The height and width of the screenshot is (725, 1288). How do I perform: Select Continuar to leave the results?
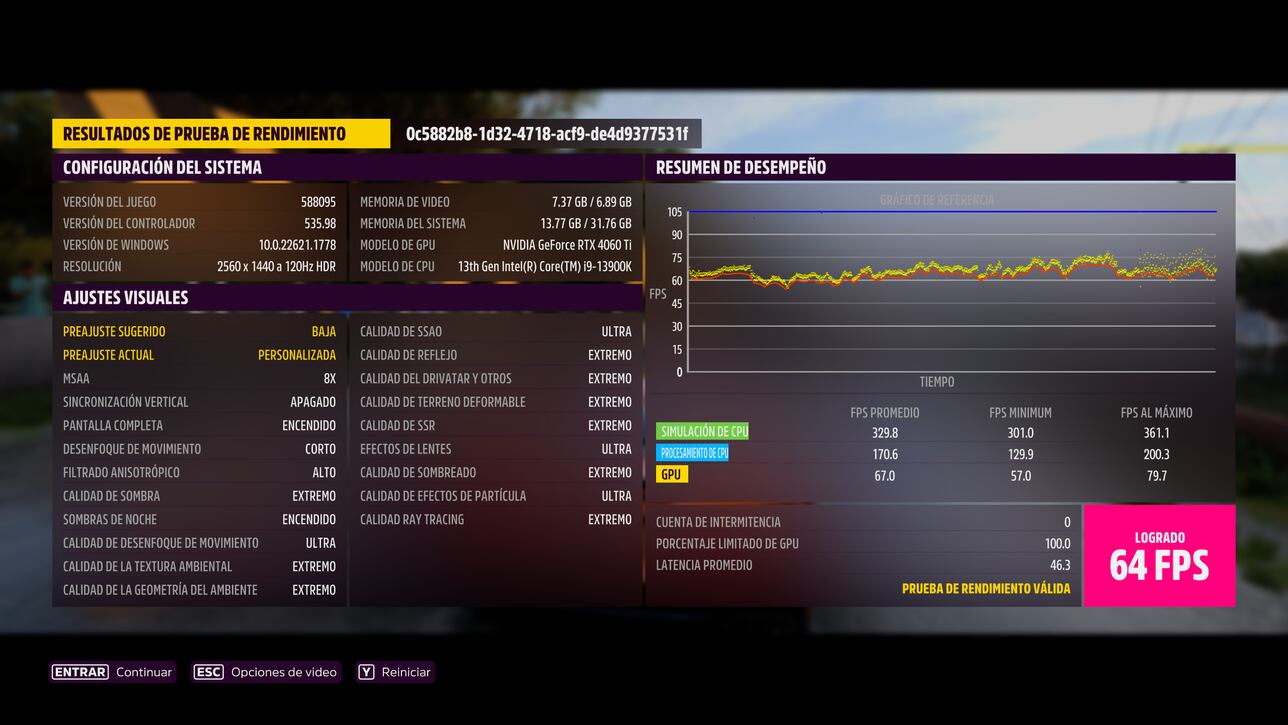click(113, 672)
